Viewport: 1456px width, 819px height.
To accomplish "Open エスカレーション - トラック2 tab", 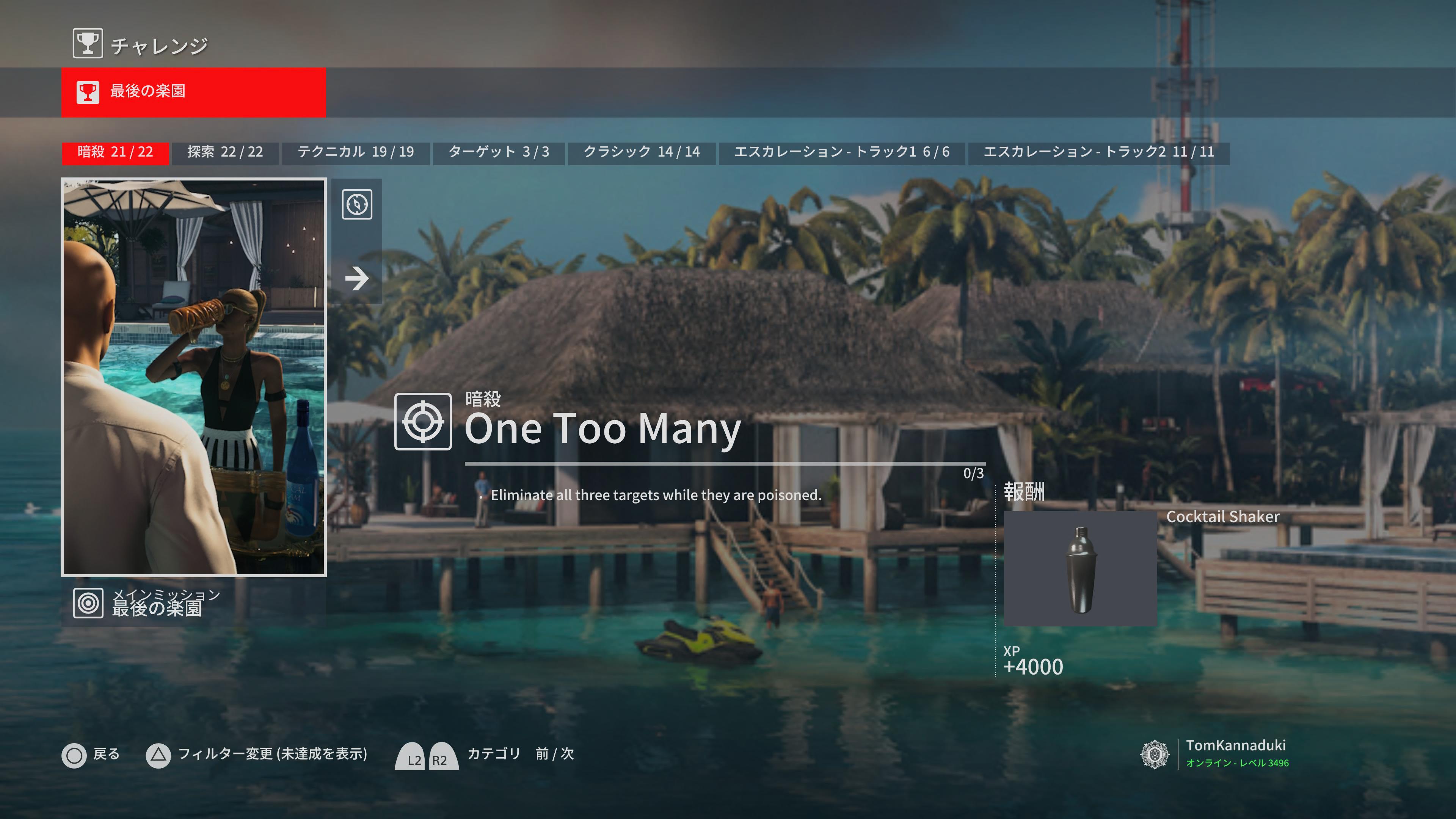I will coord(1098,152).
